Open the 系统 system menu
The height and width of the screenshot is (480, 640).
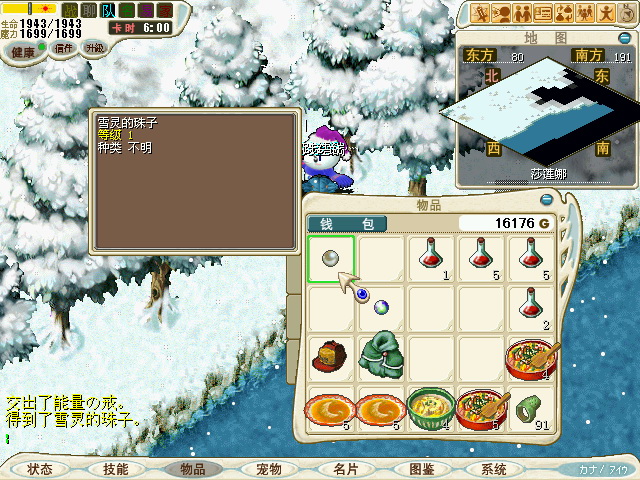click(x=494, y=469)
